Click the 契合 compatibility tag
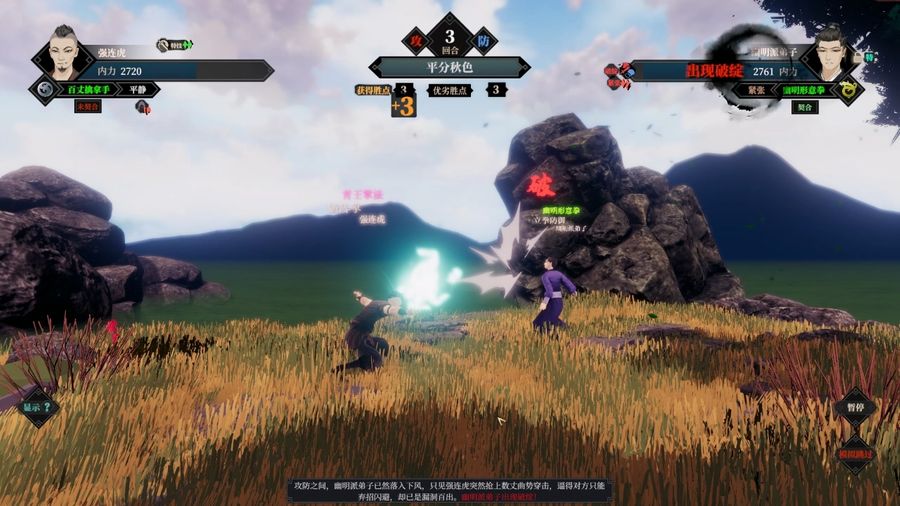This screenshot has width=900, height=506. (803, 107)
